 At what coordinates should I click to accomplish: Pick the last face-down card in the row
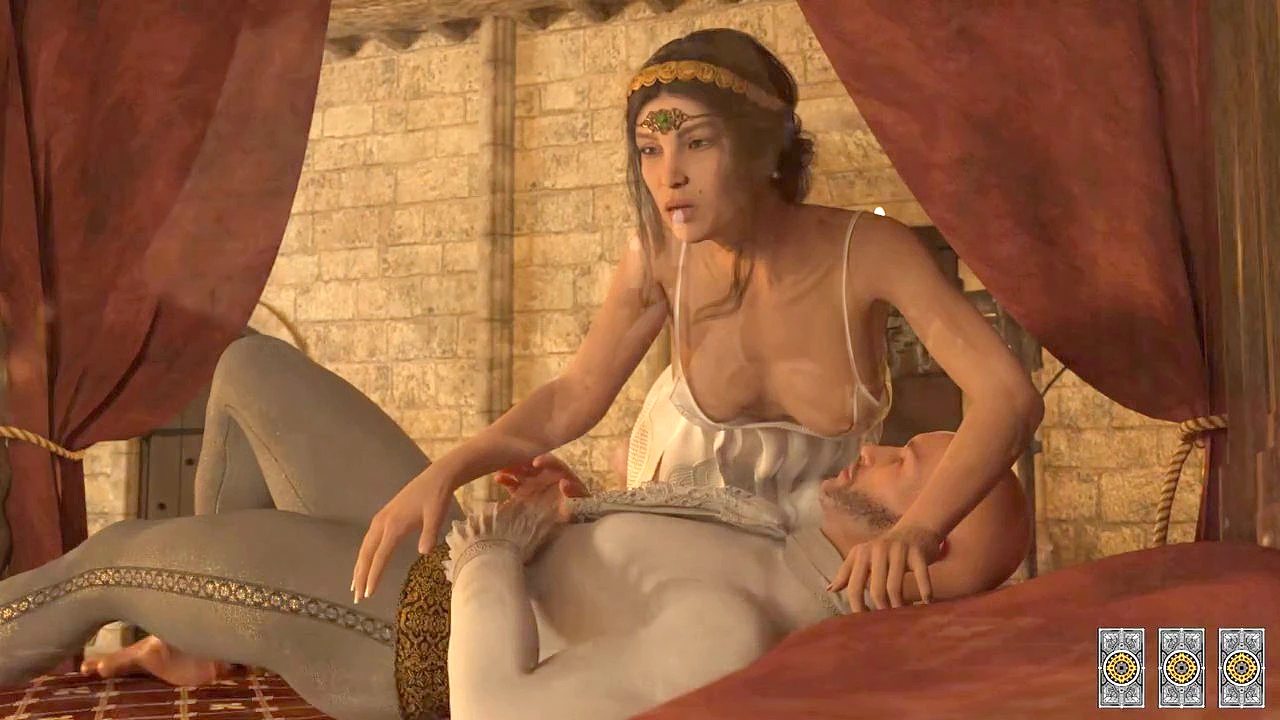coord(1241,667)
